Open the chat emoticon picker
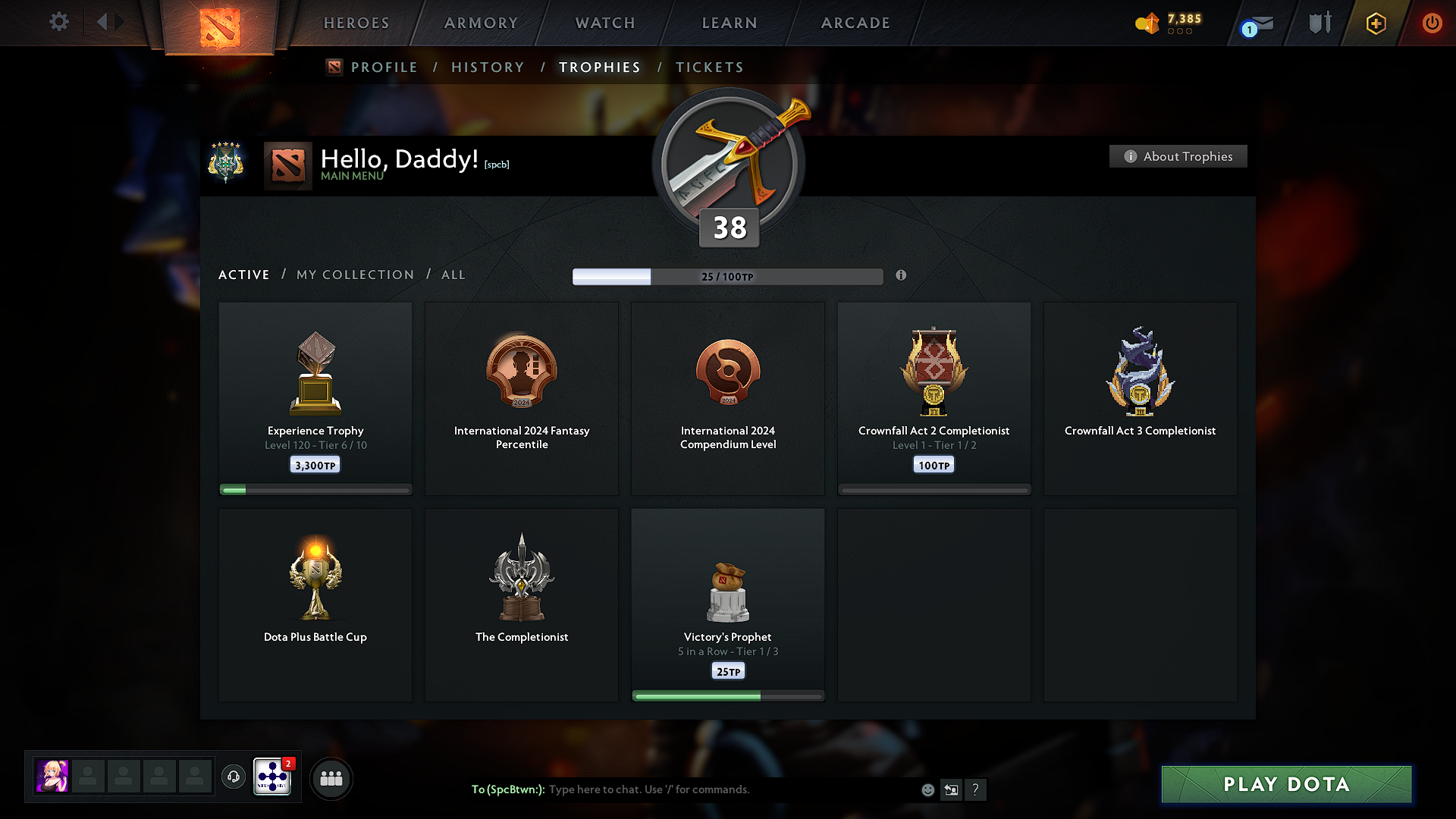1456x819 pixels. pos(927,789)
